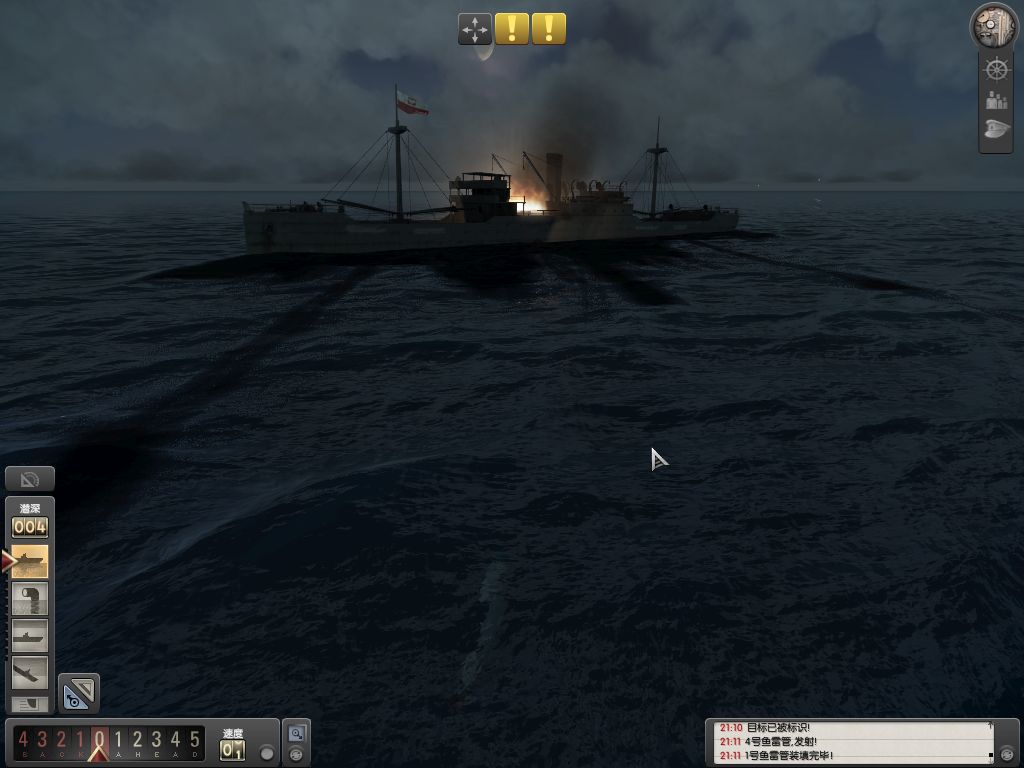1024x768 pixels.
Task: Set engine telegraph to ahead 3
Action: coord(156,741)
